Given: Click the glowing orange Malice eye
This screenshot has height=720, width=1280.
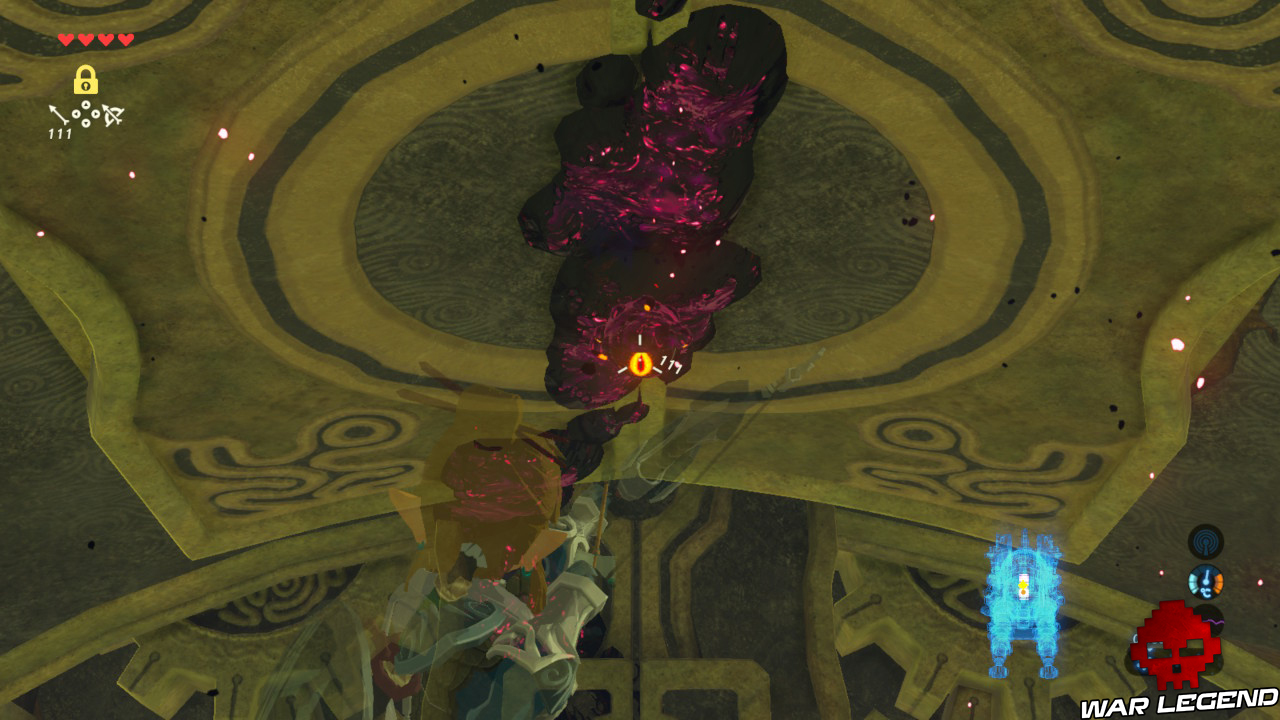Looking at the screenshot, I should [641, 363].
